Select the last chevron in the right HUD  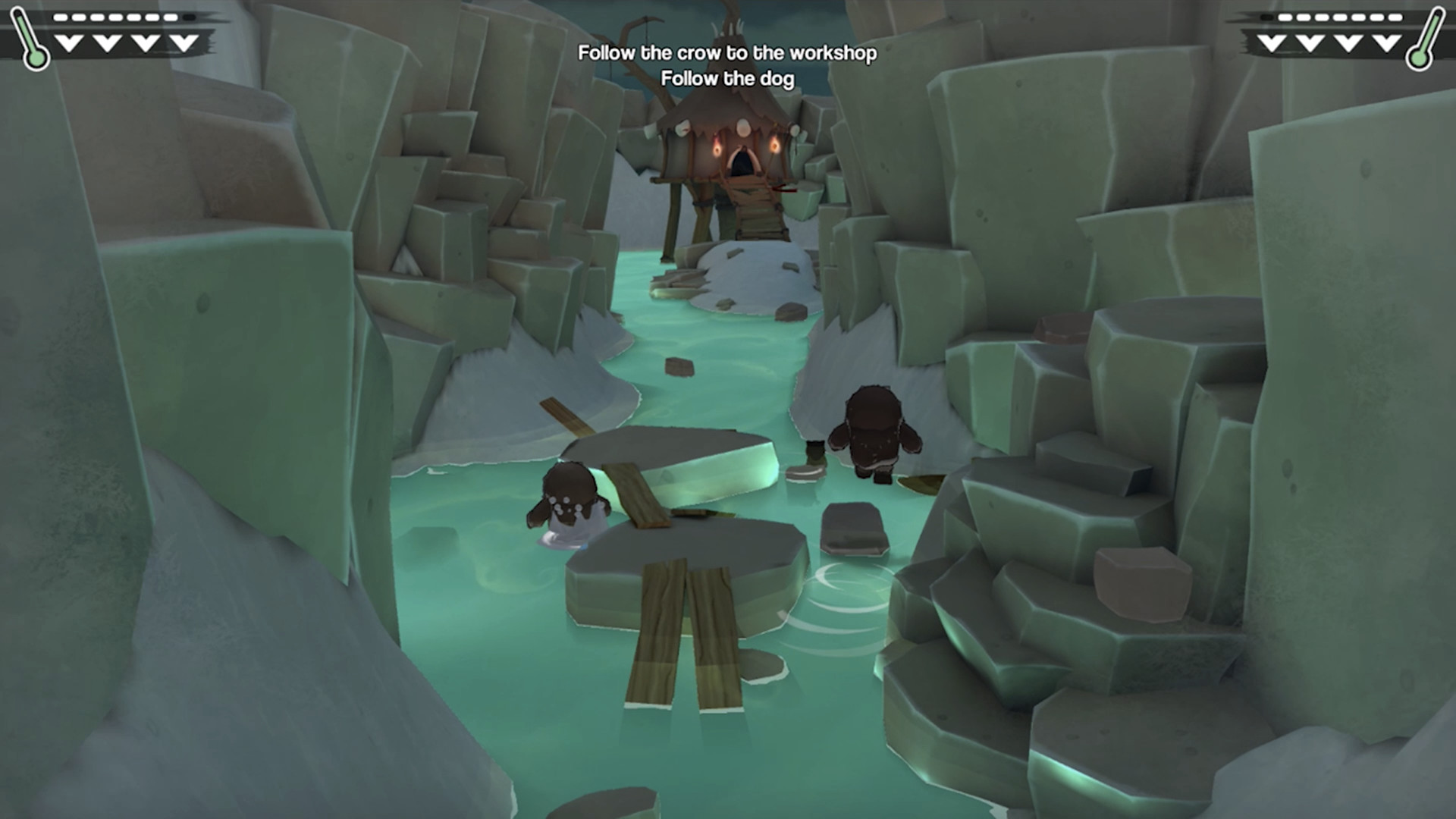tap(1385, 42)
